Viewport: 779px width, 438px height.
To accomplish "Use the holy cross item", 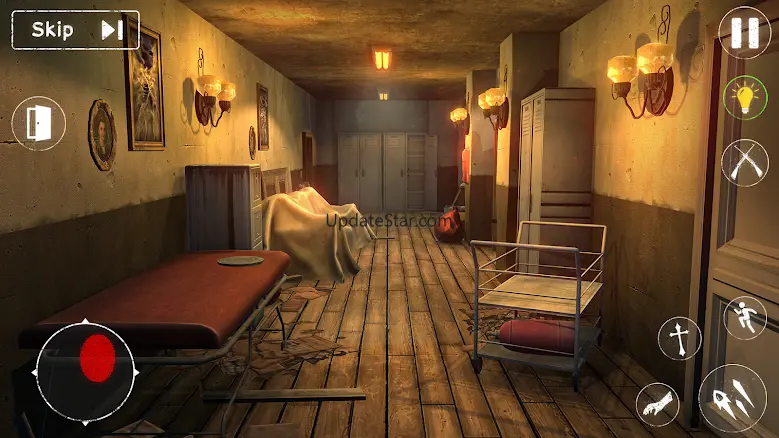I will click(x=680, y=338).
